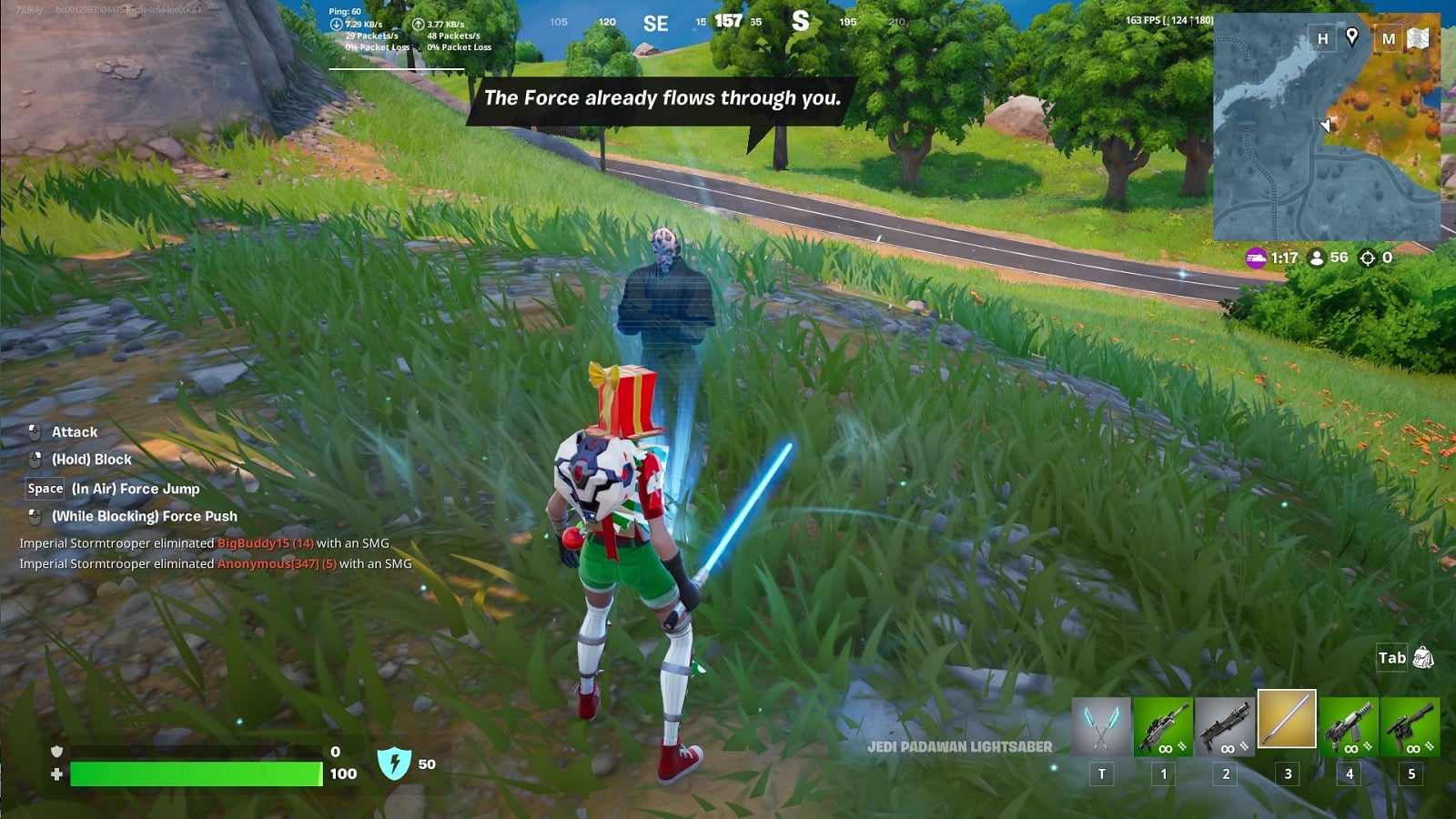Select the machine gun in hotbar slot 2
Image resolution: width=1456 pixels, height=819 pixels.
[x=1226, y=723]
